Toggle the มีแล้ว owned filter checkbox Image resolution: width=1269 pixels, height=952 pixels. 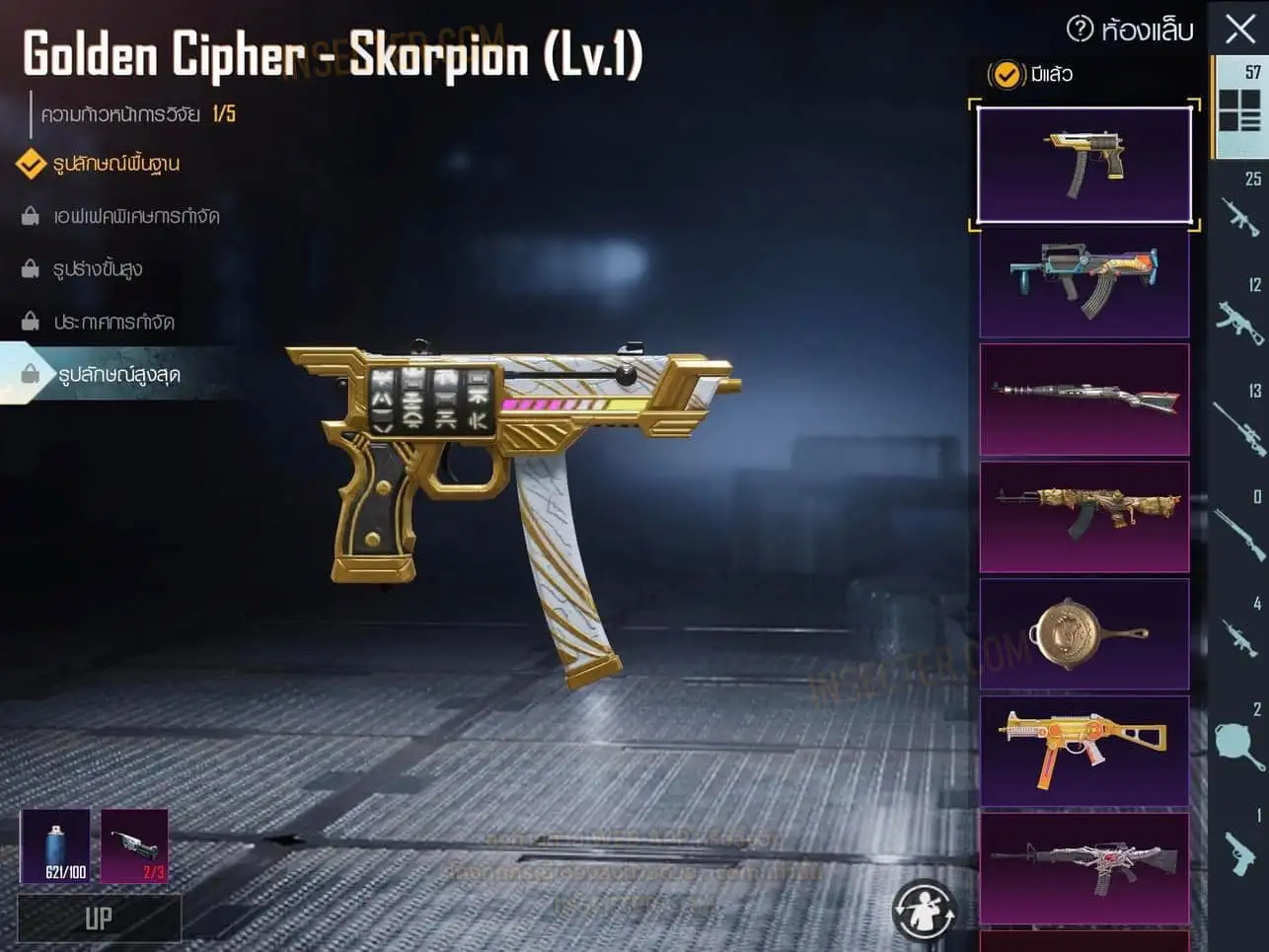click(x=1006, y=74)
